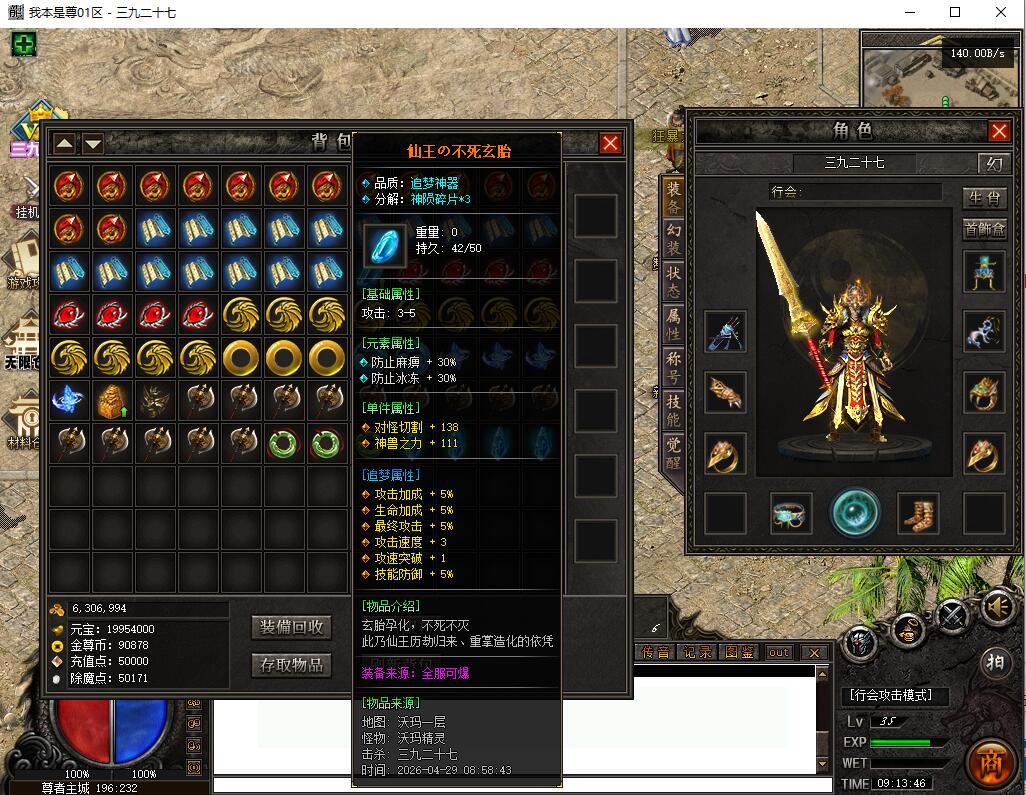Image resolution: width=1026 pixels, height=795 pixels.
Task: Open the 拍 auction button
Action: 995,661
